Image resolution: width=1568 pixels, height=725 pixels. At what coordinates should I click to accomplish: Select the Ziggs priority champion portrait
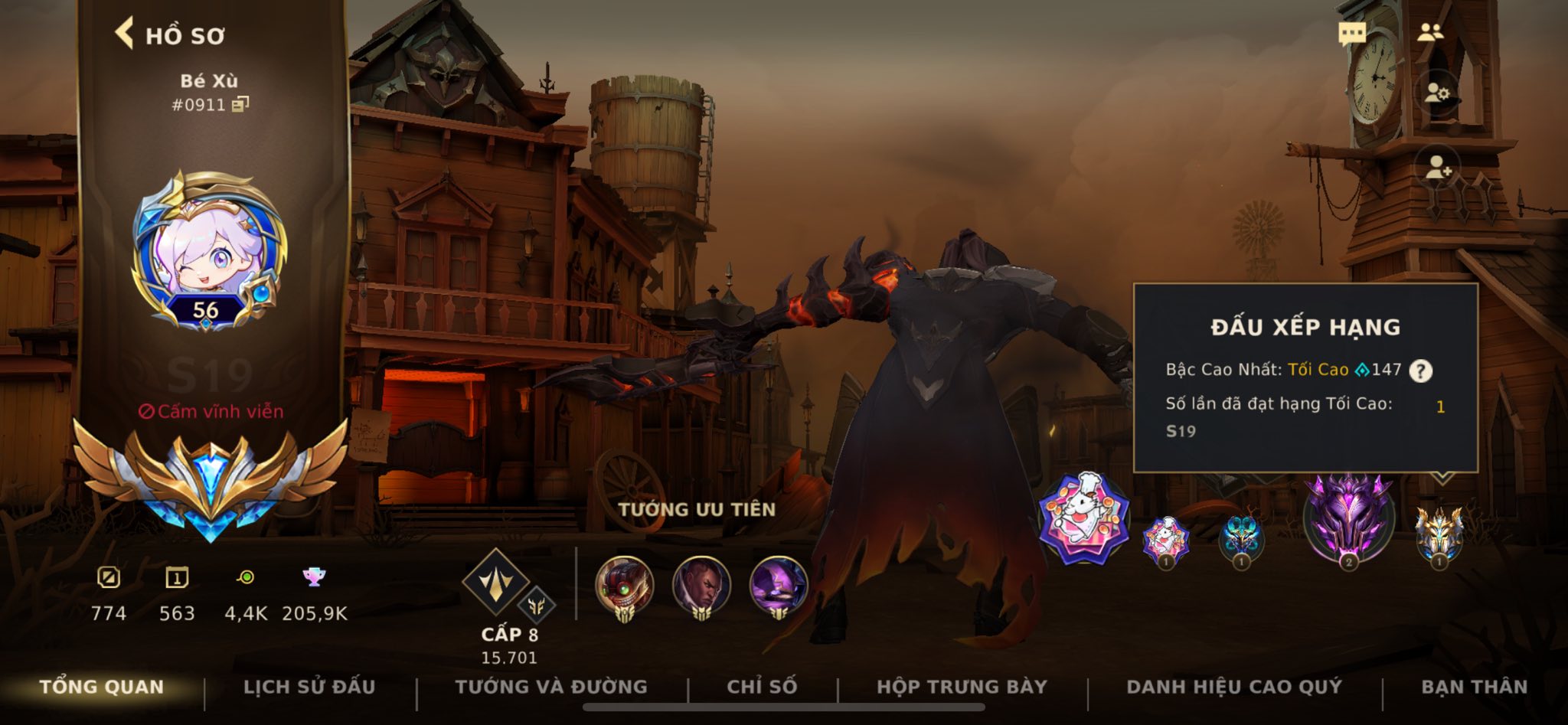pyautogui.click(x=625, y=587)
